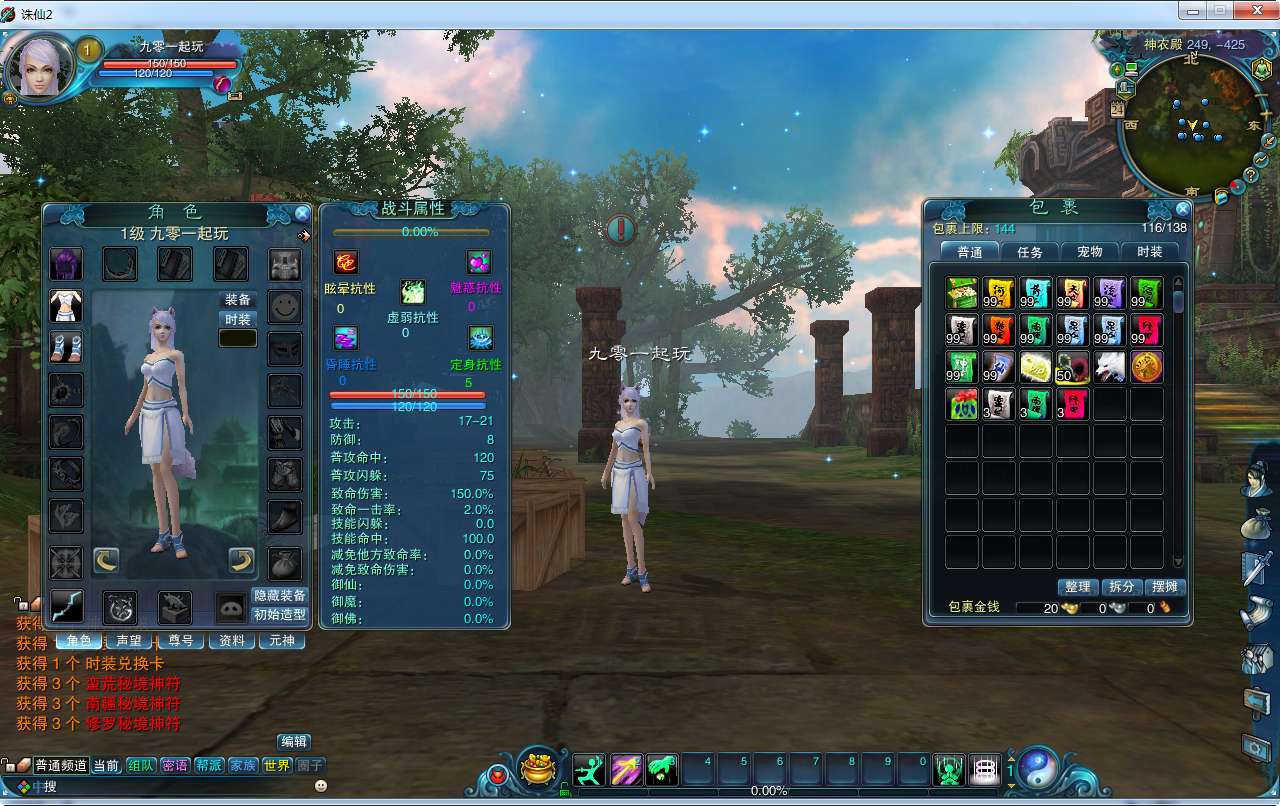Open the 尊号 title tab
The image size is (1280, 806).
point(180,640)
